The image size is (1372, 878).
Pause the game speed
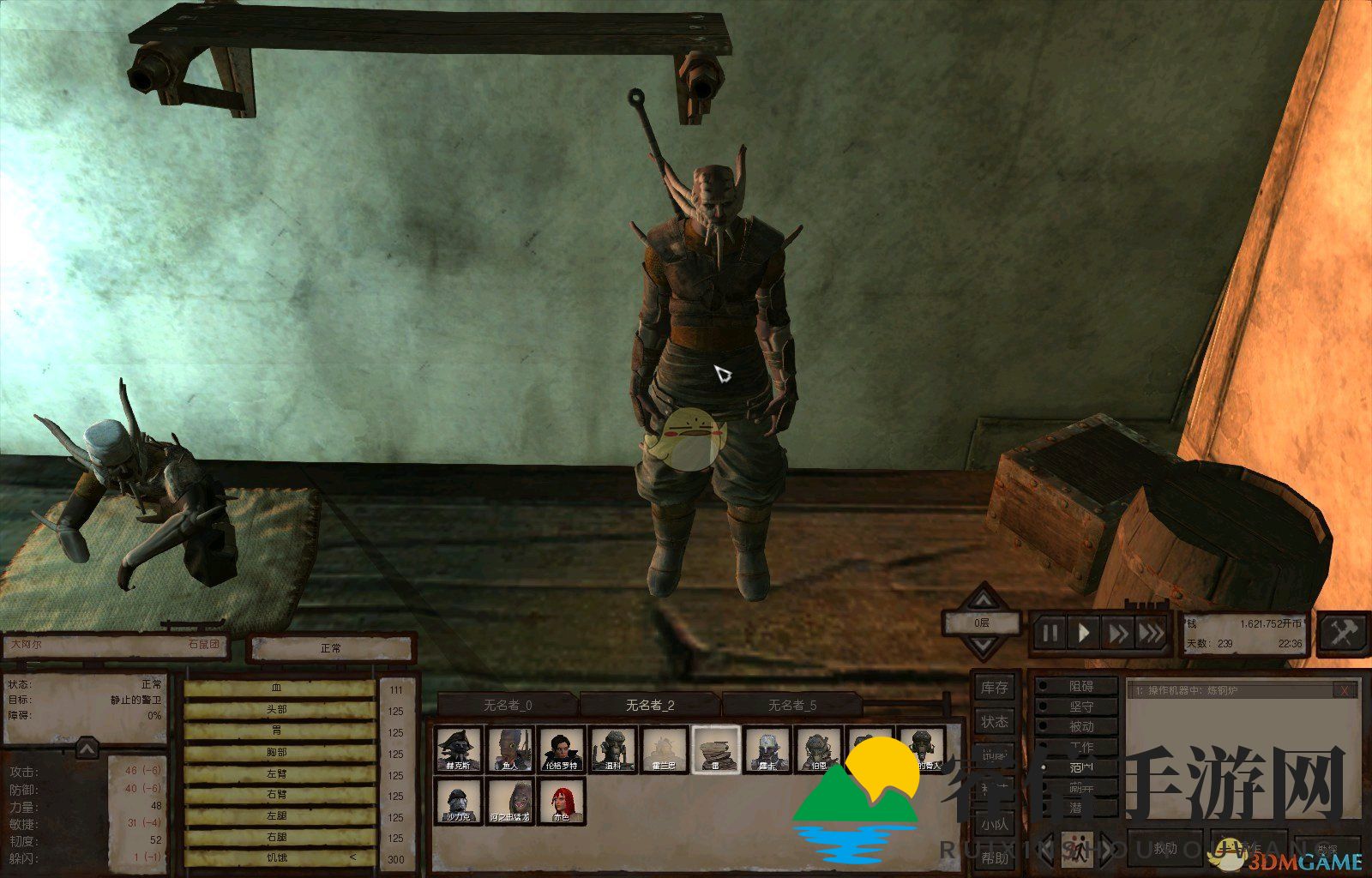[x=1050, y=634]
